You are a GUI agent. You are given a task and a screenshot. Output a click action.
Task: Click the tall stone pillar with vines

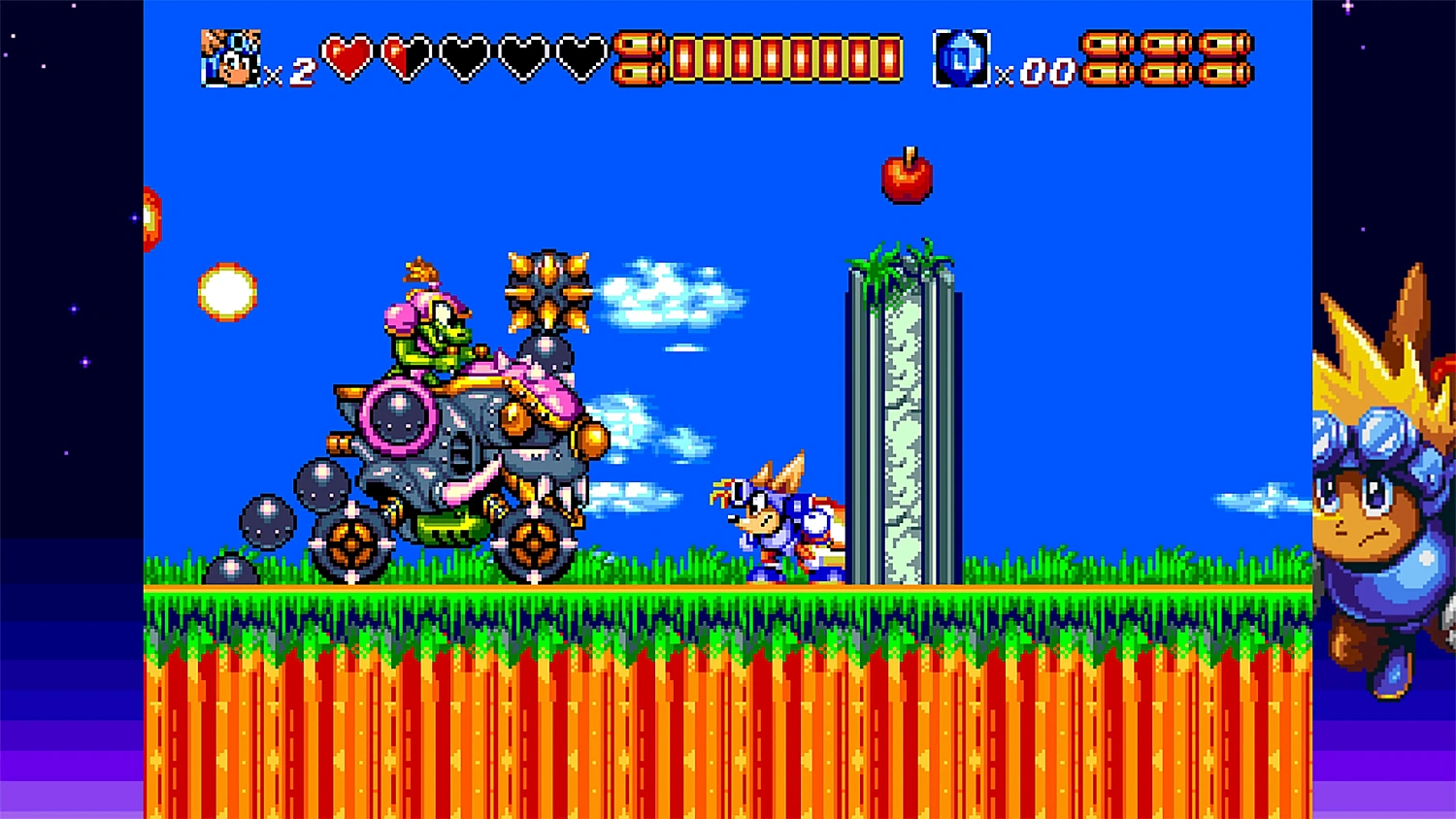click(903, 417)
